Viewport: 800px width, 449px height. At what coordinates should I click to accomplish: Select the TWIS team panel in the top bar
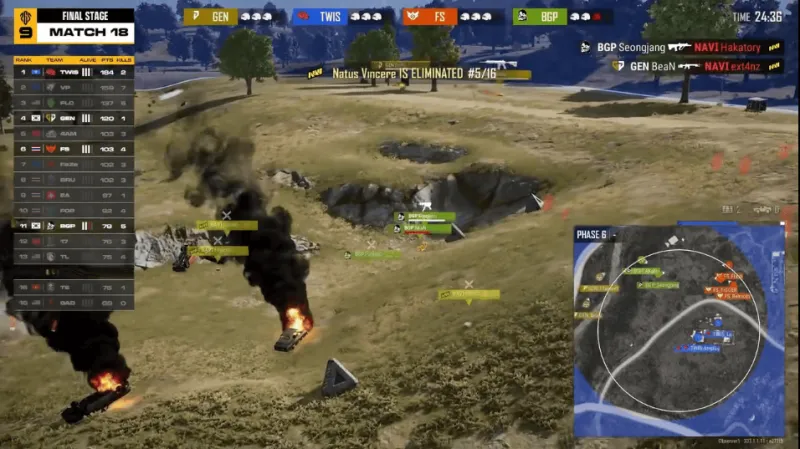343,17
